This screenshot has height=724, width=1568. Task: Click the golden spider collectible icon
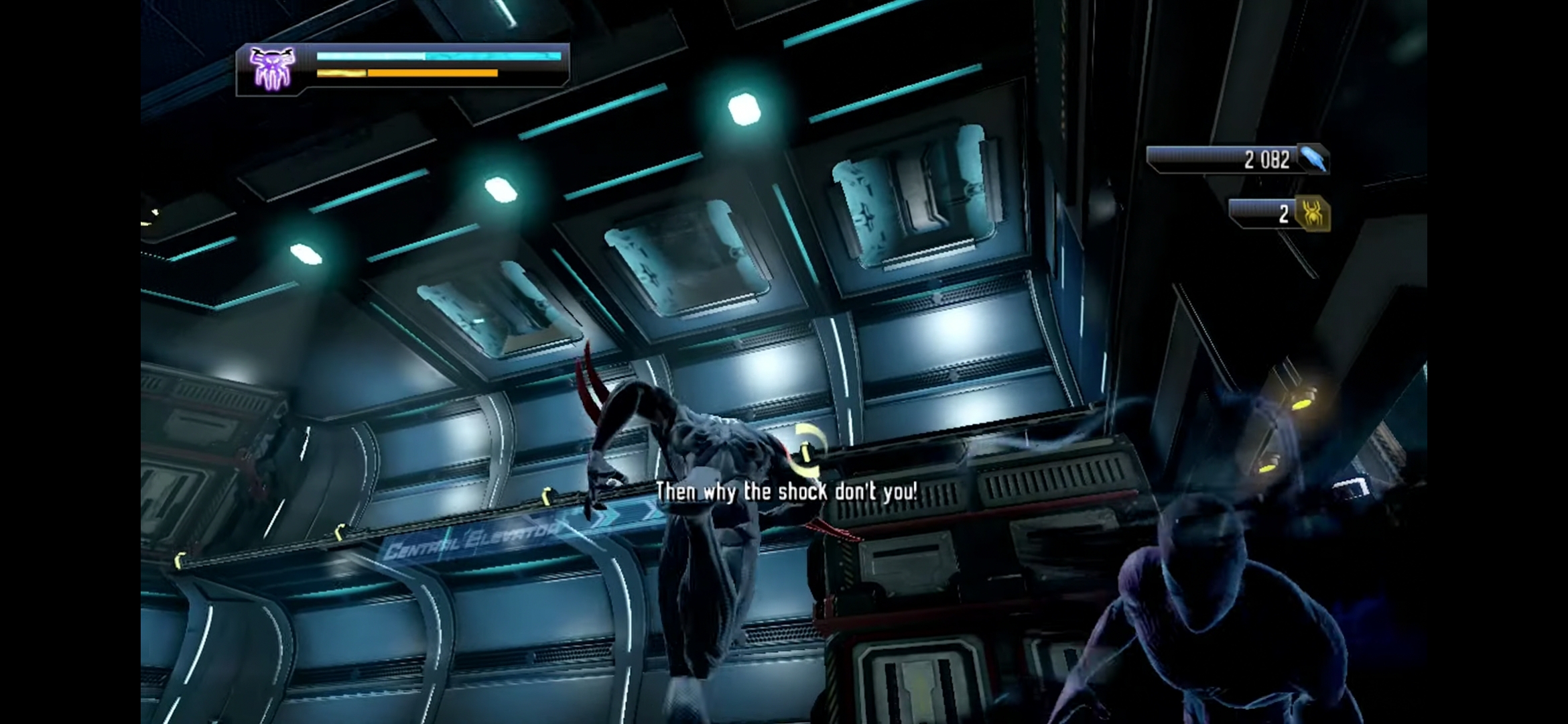[1311, 214]
